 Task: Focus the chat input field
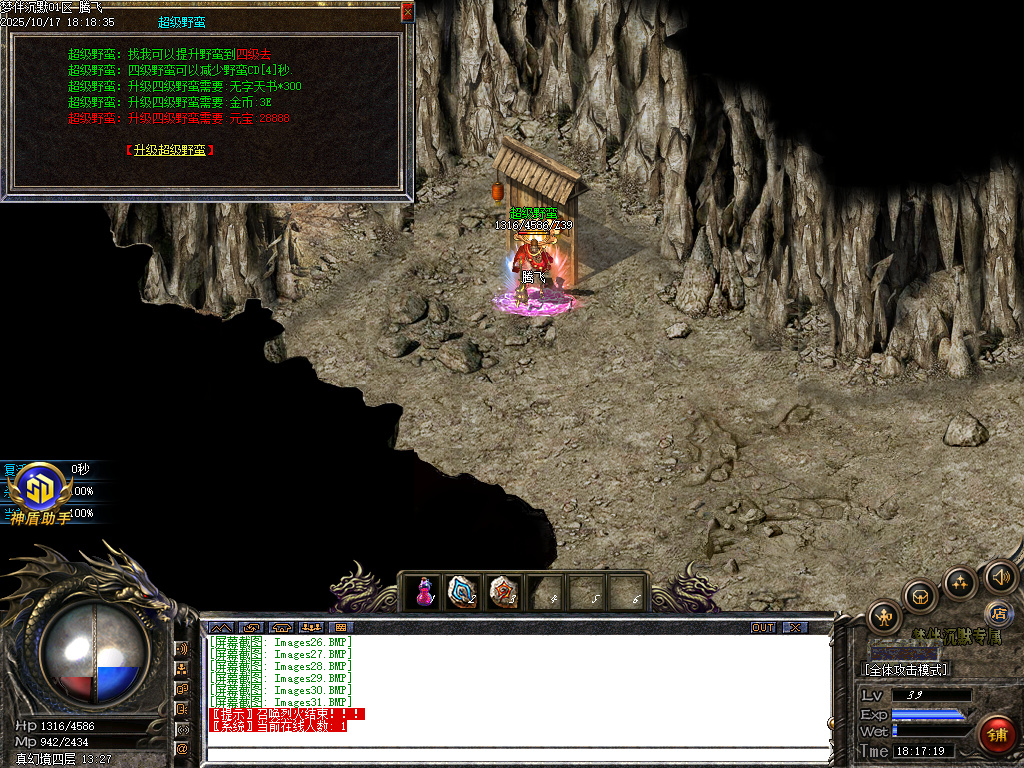point(515,753)
